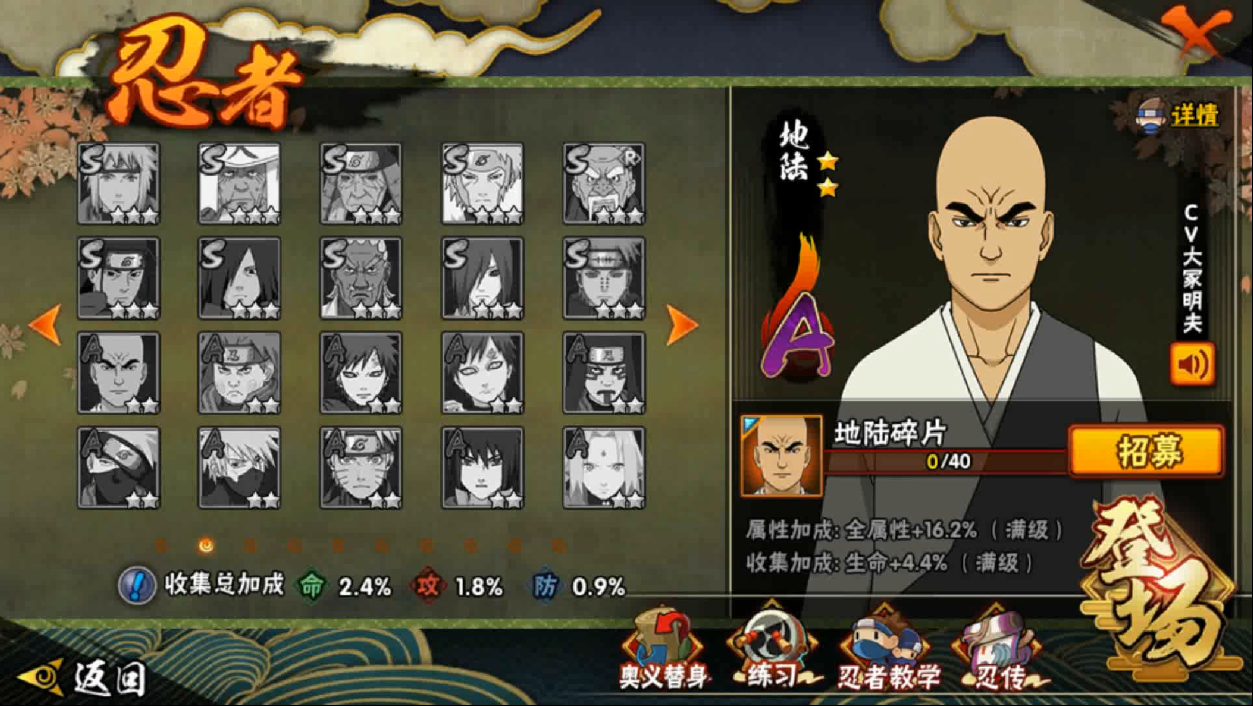Viewport: 1253px width, 706px height.
Task: Select the Pain portrait with face piercings
Action: click(604, 278)
